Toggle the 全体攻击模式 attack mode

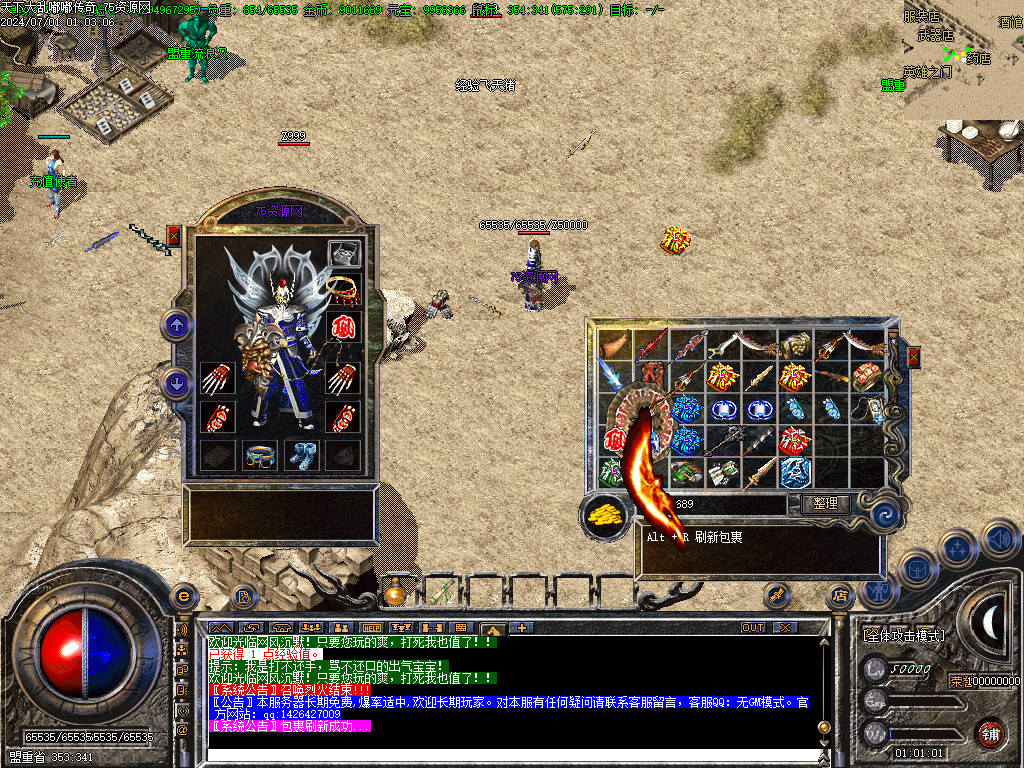(x=903, y=635)
